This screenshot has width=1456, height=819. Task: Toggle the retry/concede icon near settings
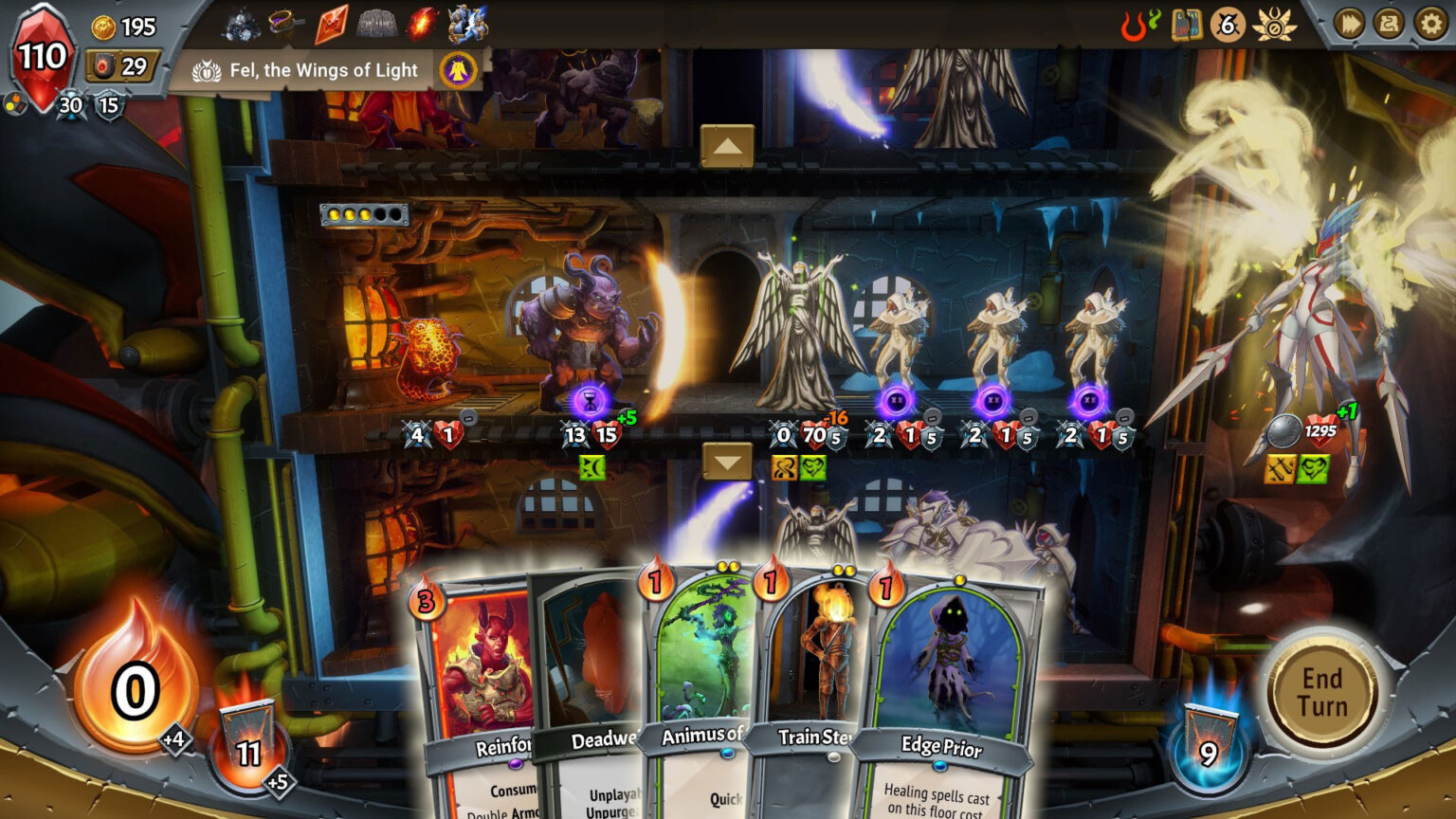coord(1386,25)
